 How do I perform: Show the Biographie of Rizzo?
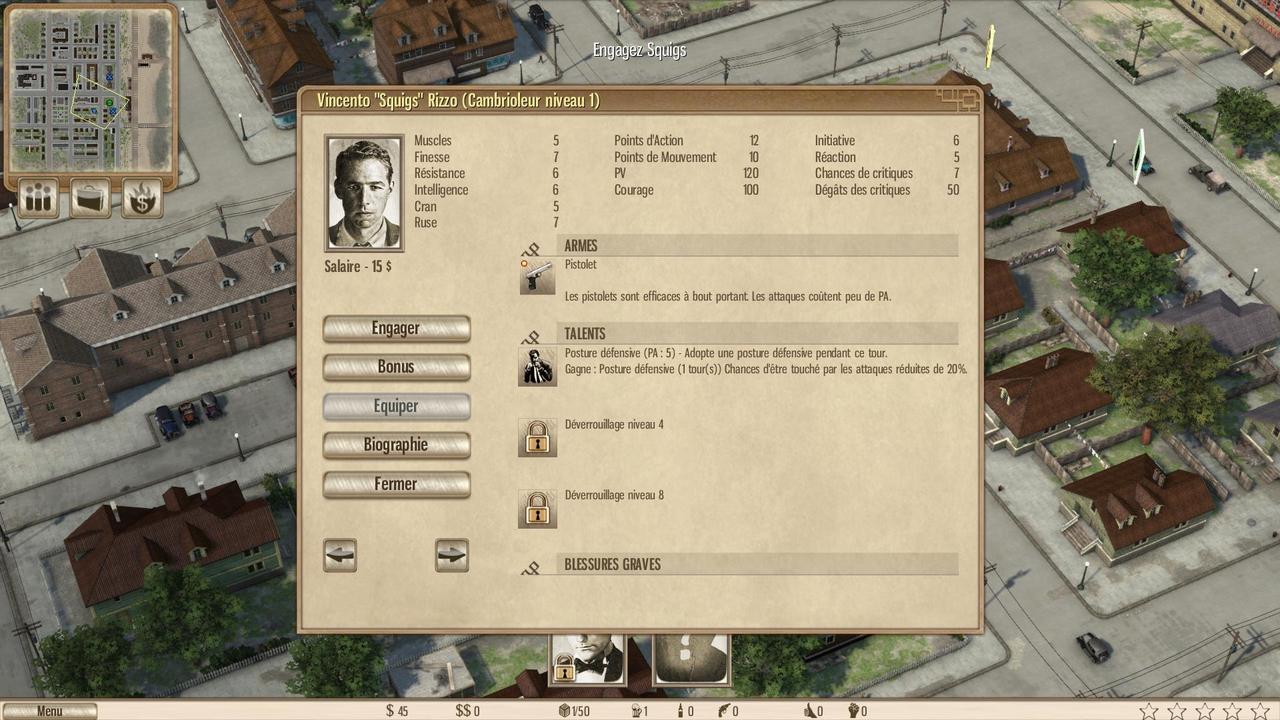click(x=396, y=445)
